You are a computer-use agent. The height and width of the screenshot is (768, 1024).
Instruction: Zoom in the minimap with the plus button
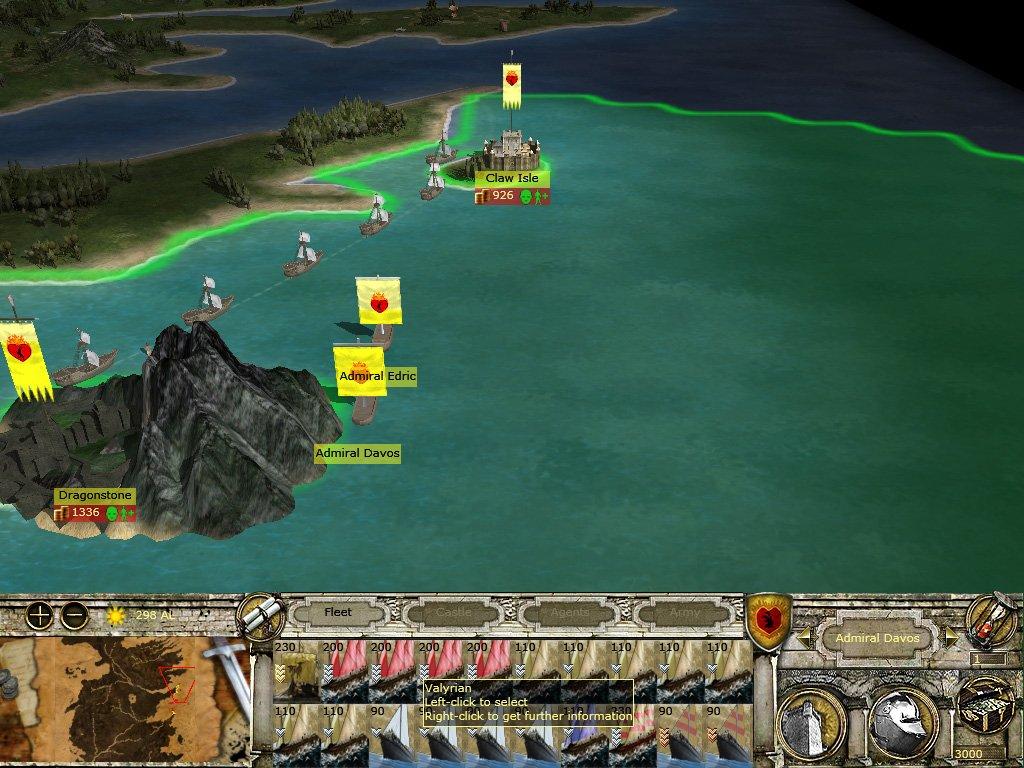(39, 615)
